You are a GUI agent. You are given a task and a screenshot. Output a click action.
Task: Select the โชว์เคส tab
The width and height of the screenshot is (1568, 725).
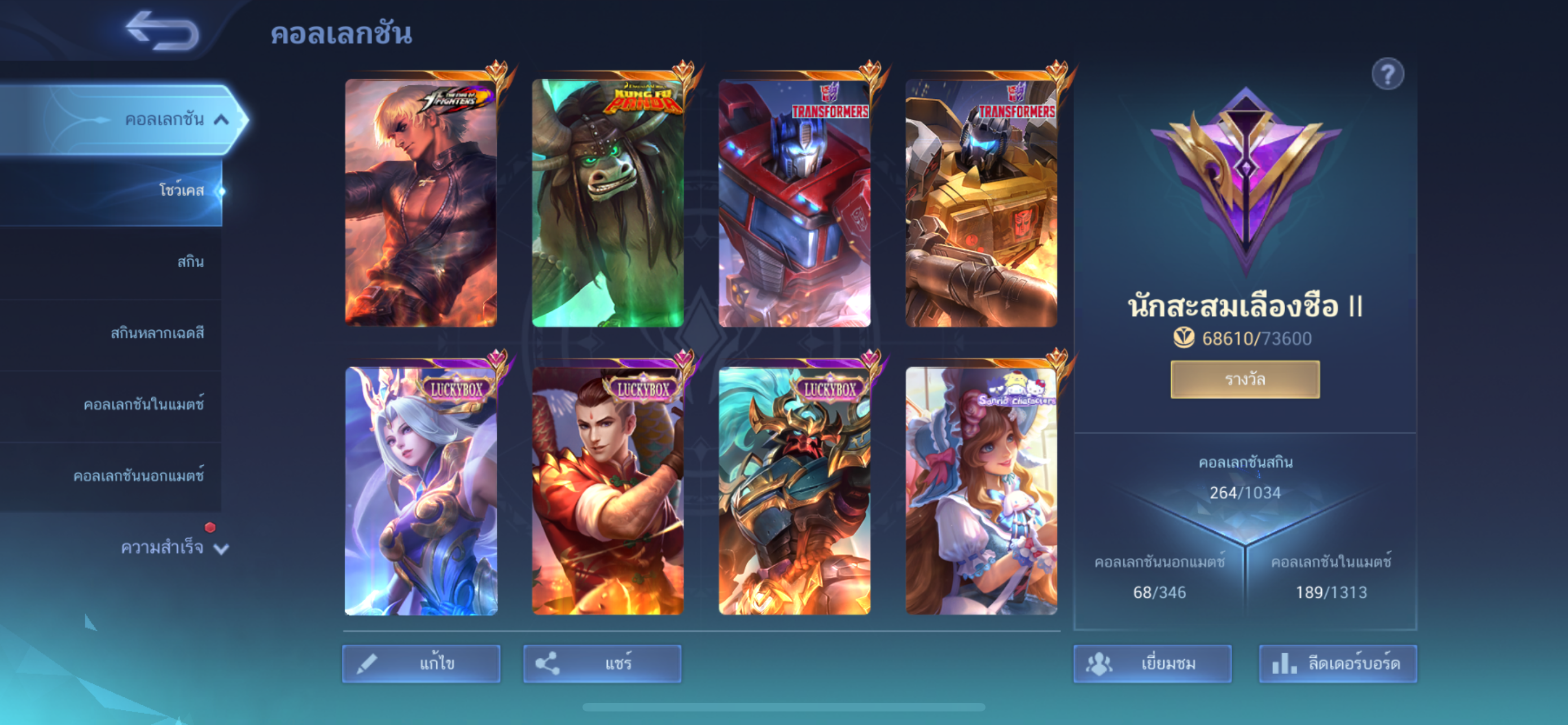click(x=181, y=190)
